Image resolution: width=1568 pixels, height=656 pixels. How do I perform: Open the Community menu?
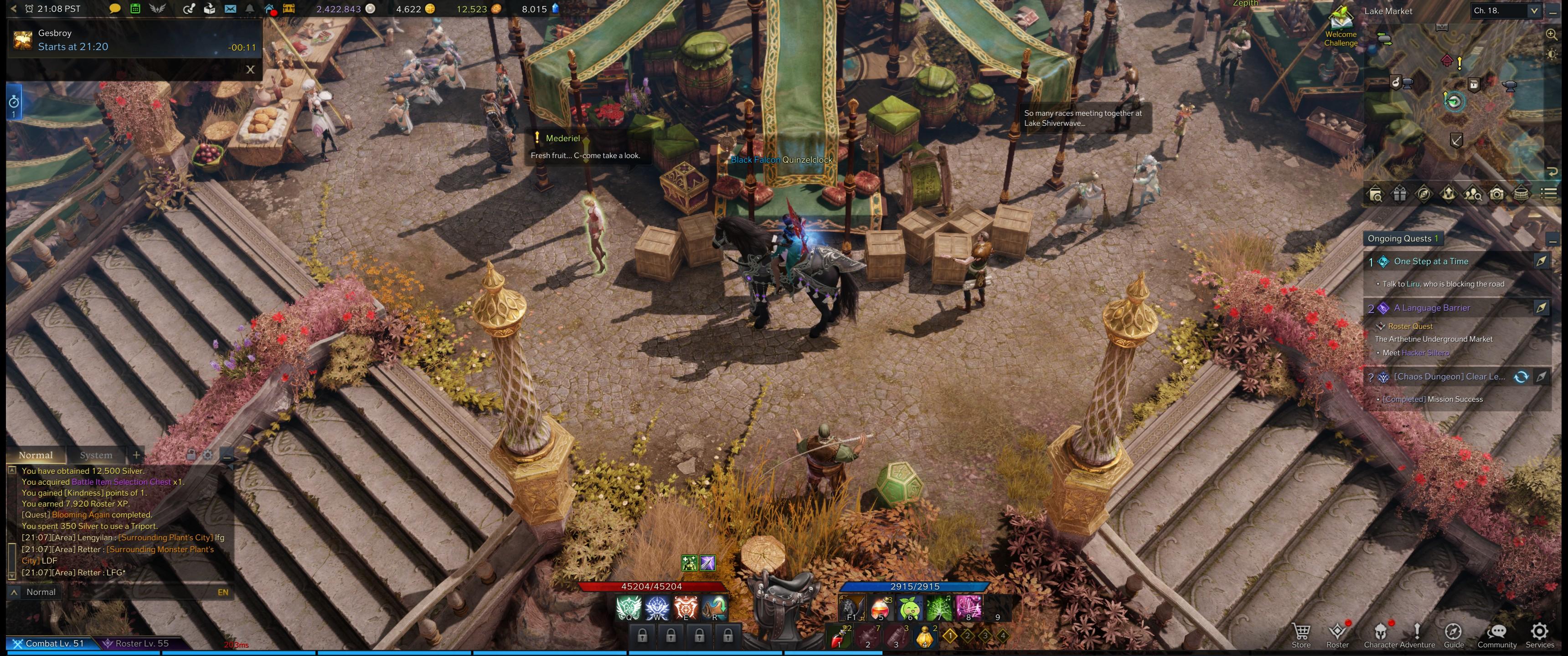(x=1497, y=635)
